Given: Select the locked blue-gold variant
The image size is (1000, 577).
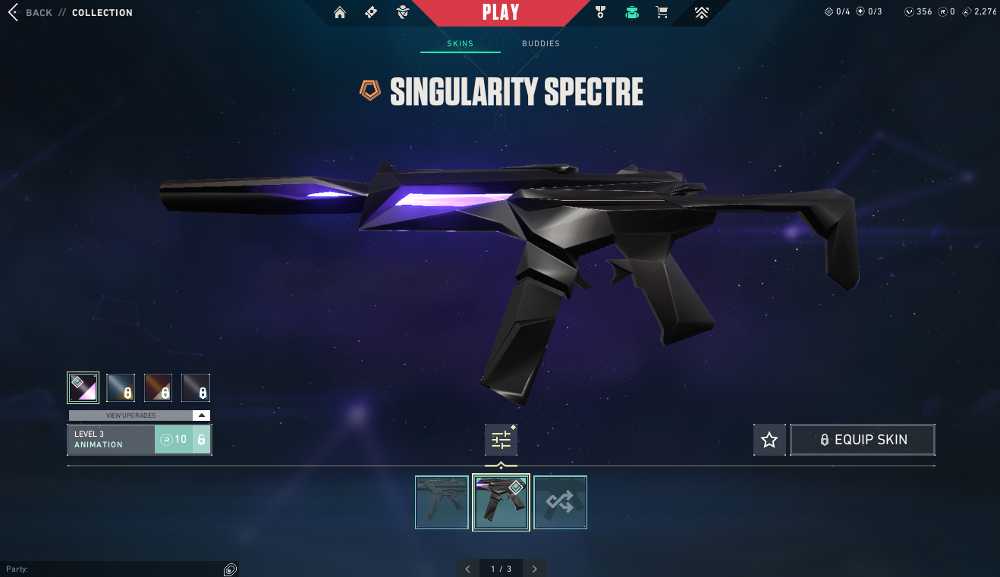Looking at the screenshot, I should point(120,387).
